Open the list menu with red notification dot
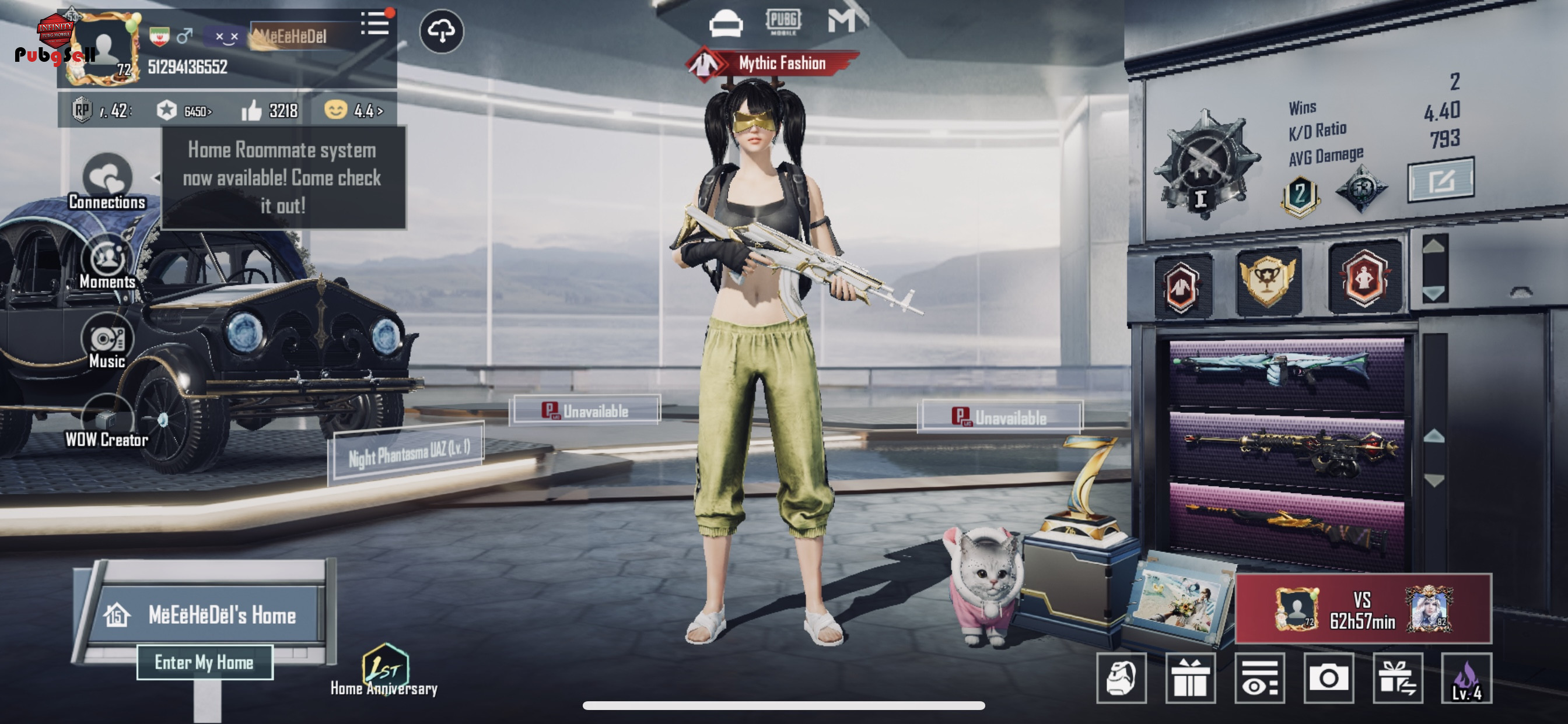The width and height of the screenshot is (1568, 724). (x=375, y=24)
